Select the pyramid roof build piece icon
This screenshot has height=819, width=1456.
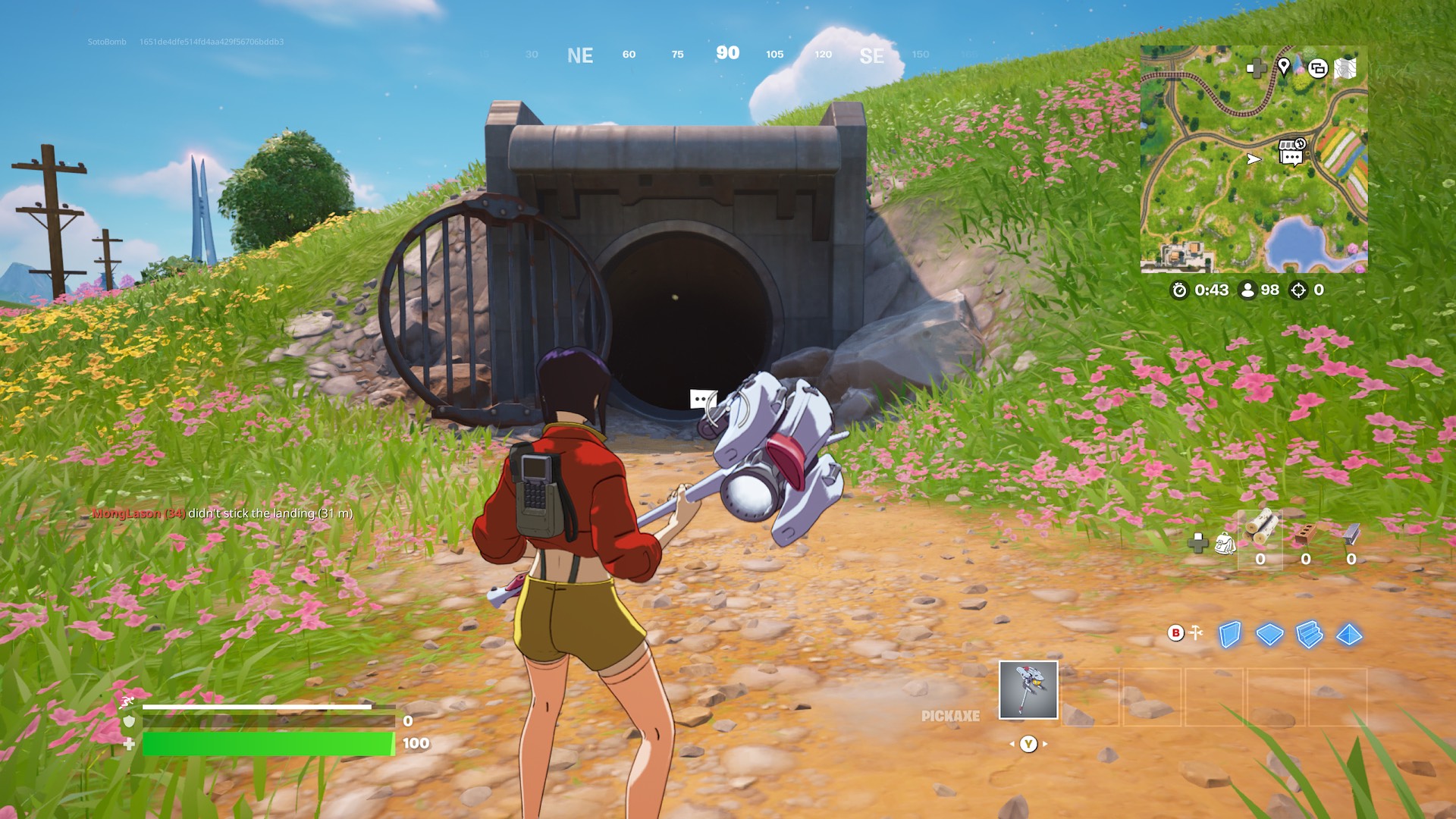1349,635
